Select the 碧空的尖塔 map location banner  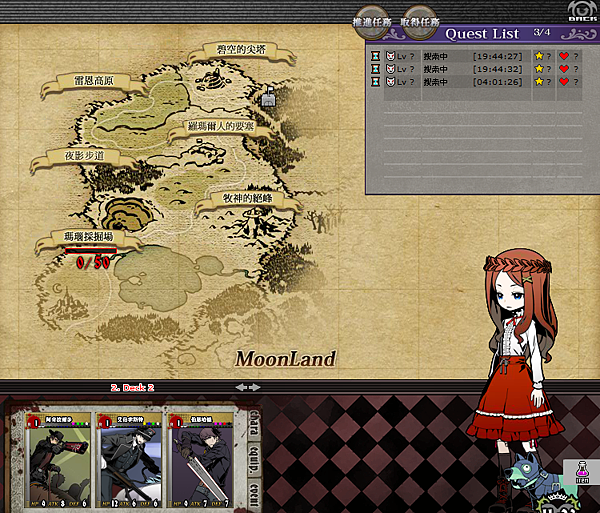coord(241,49)
